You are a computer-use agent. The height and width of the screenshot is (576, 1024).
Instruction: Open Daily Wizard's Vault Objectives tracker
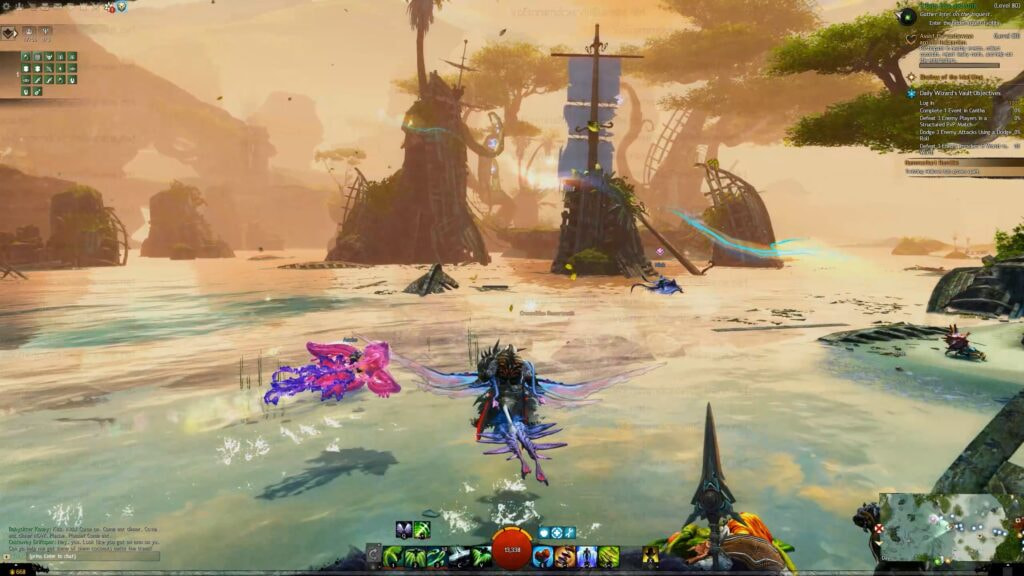pyautogui.click(x=958, y=93)
